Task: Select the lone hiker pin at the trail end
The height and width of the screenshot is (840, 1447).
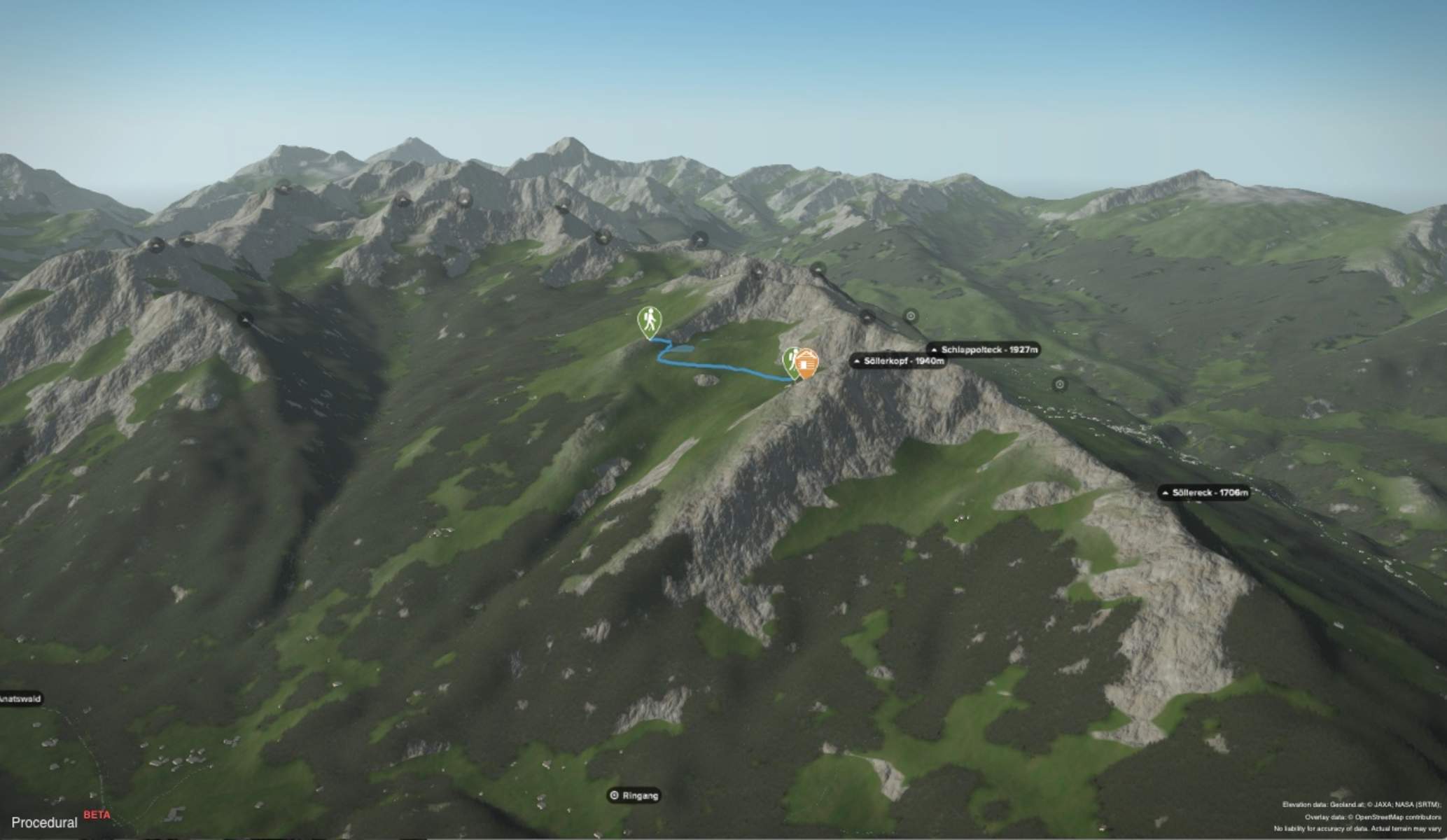Action: pos(650,321)
